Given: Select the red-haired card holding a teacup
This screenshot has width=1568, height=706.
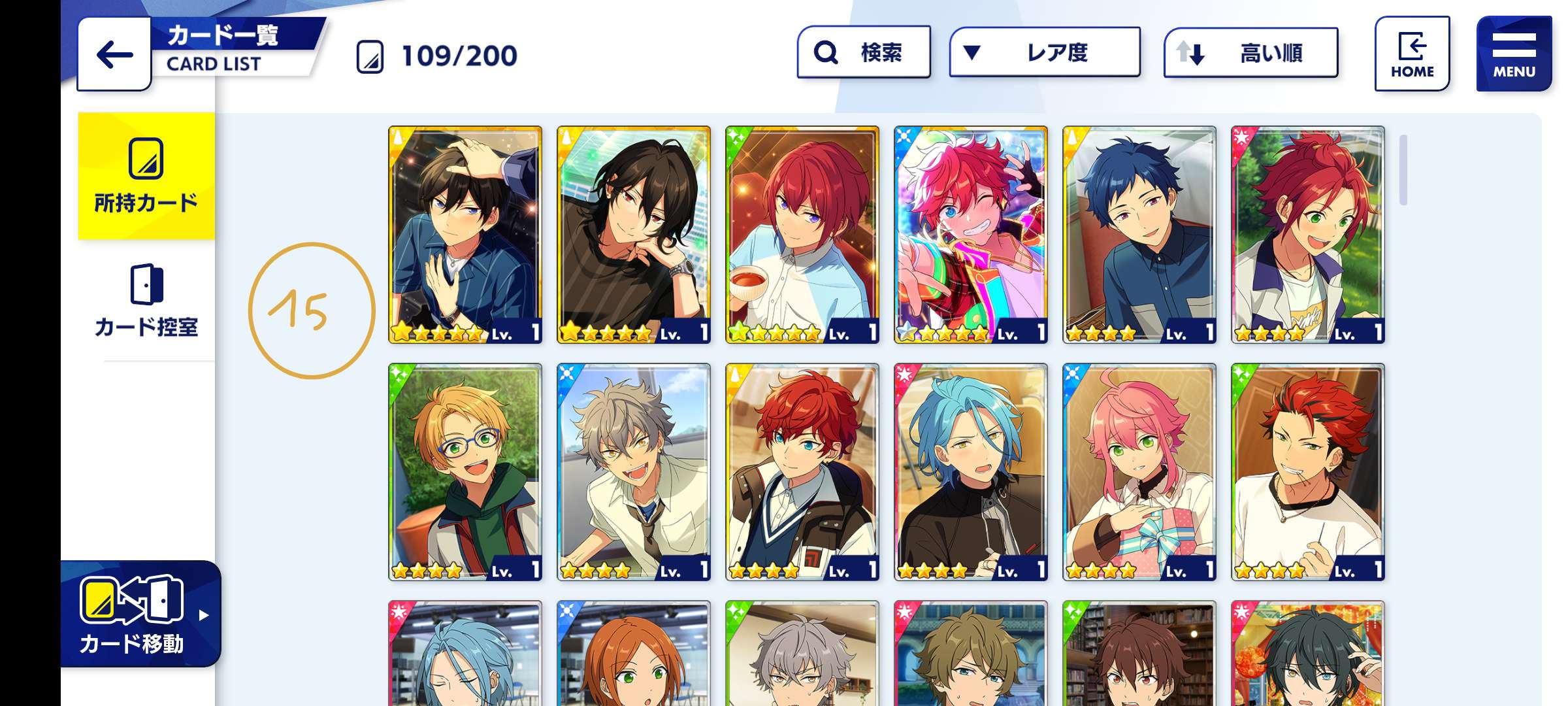Looking at the screenshot, I should click(x=802, y=235).
